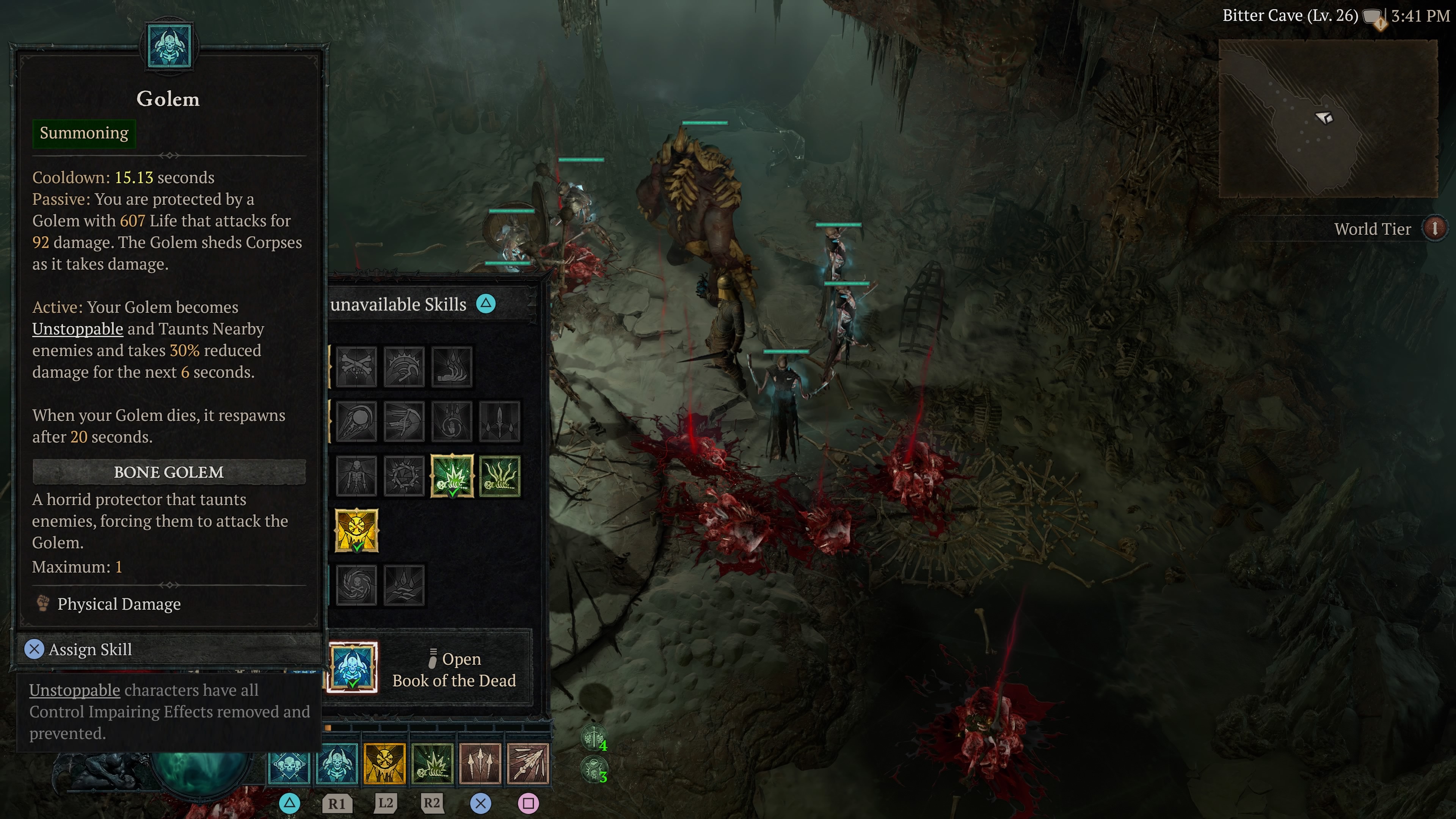Image resolution: width=1456 pixels, height=819 pixels.
Task: Select the greyed-out swirling skull skill
Action: [x=356, y=585]
